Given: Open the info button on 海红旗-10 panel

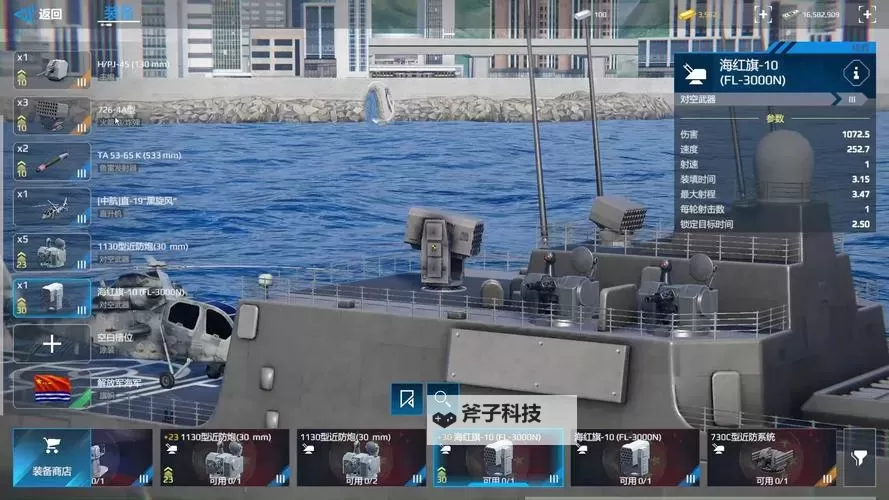Looking at the screenshot, I should pyautogui.click(x=855, y=72).
